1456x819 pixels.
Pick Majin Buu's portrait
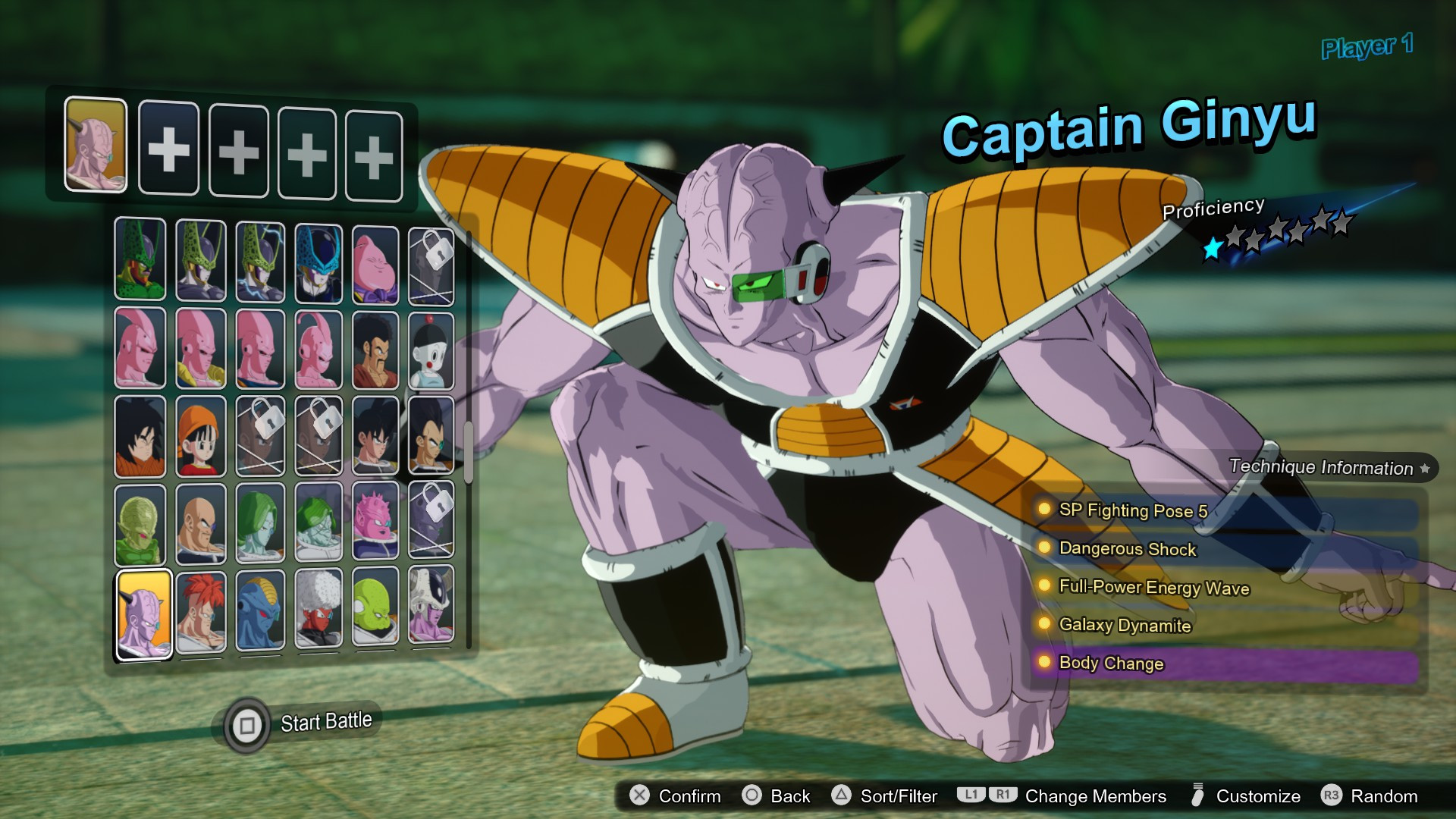[x=376, y=262]
